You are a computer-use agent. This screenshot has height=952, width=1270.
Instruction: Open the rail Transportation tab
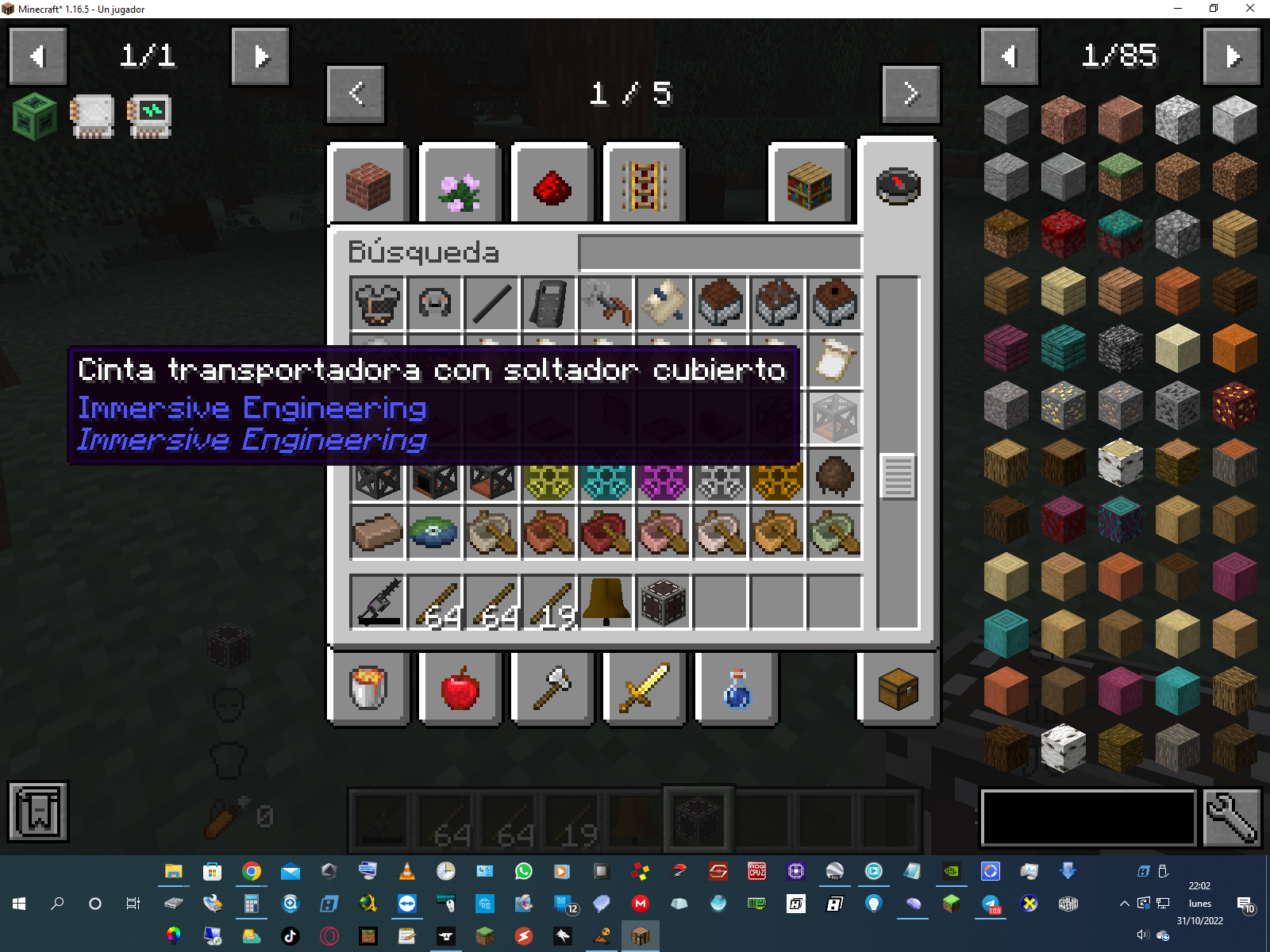tap(644, 186)
